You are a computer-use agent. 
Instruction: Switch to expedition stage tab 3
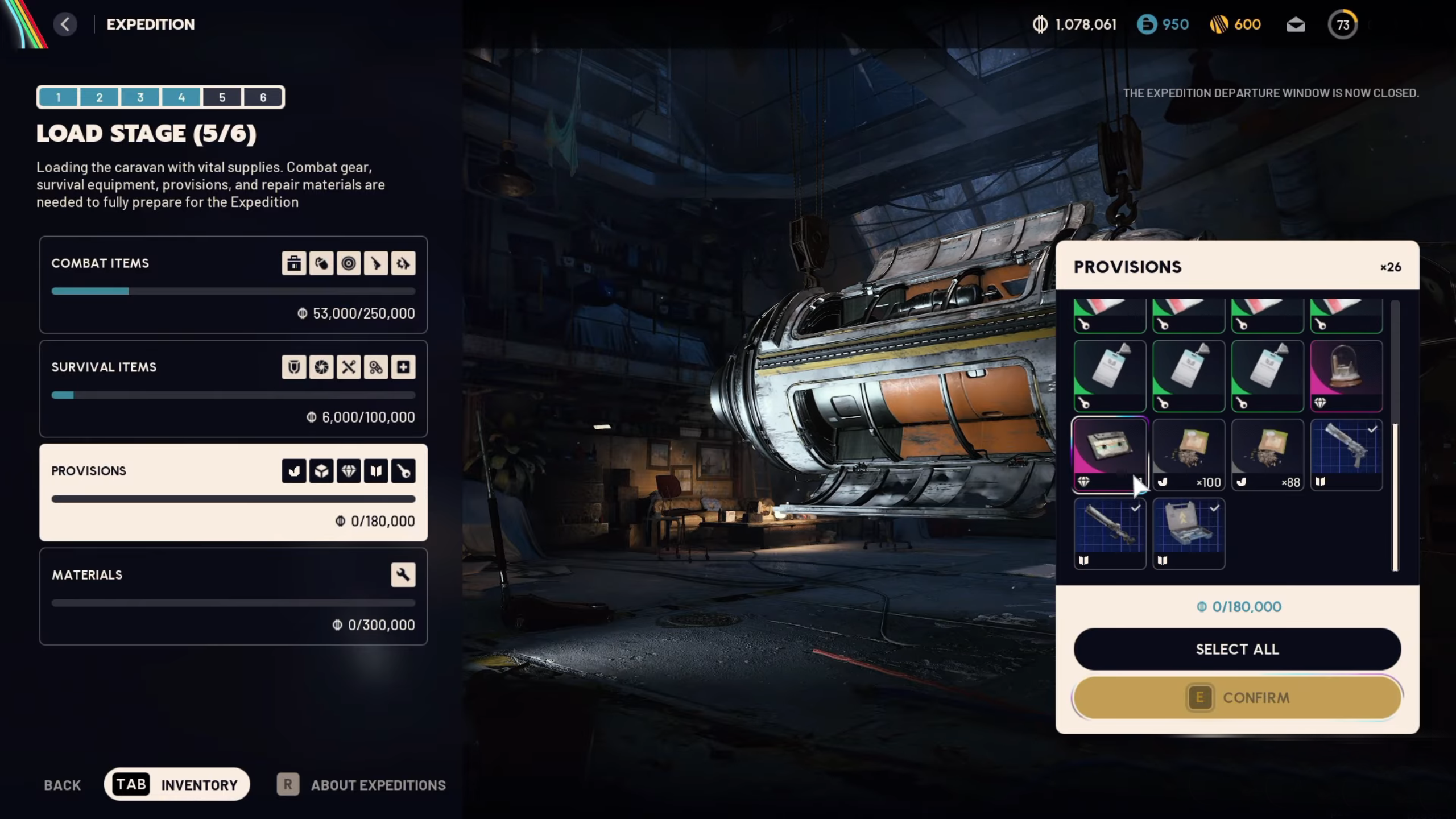(140, 97)
